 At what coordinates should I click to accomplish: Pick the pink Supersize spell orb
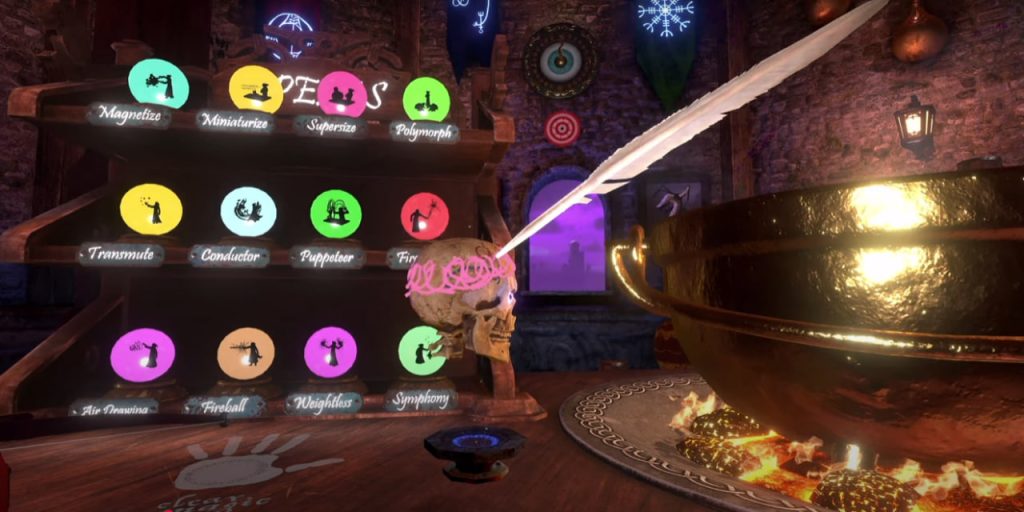342,94
